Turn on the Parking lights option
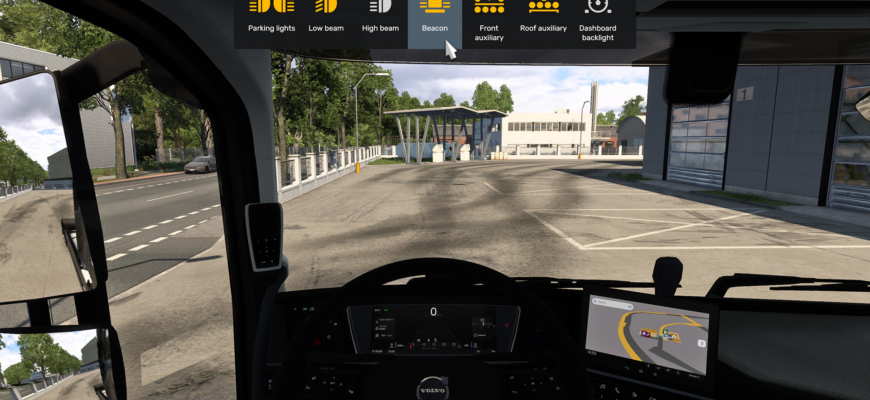This screenshot has width=870, height=400. [271, 17]
